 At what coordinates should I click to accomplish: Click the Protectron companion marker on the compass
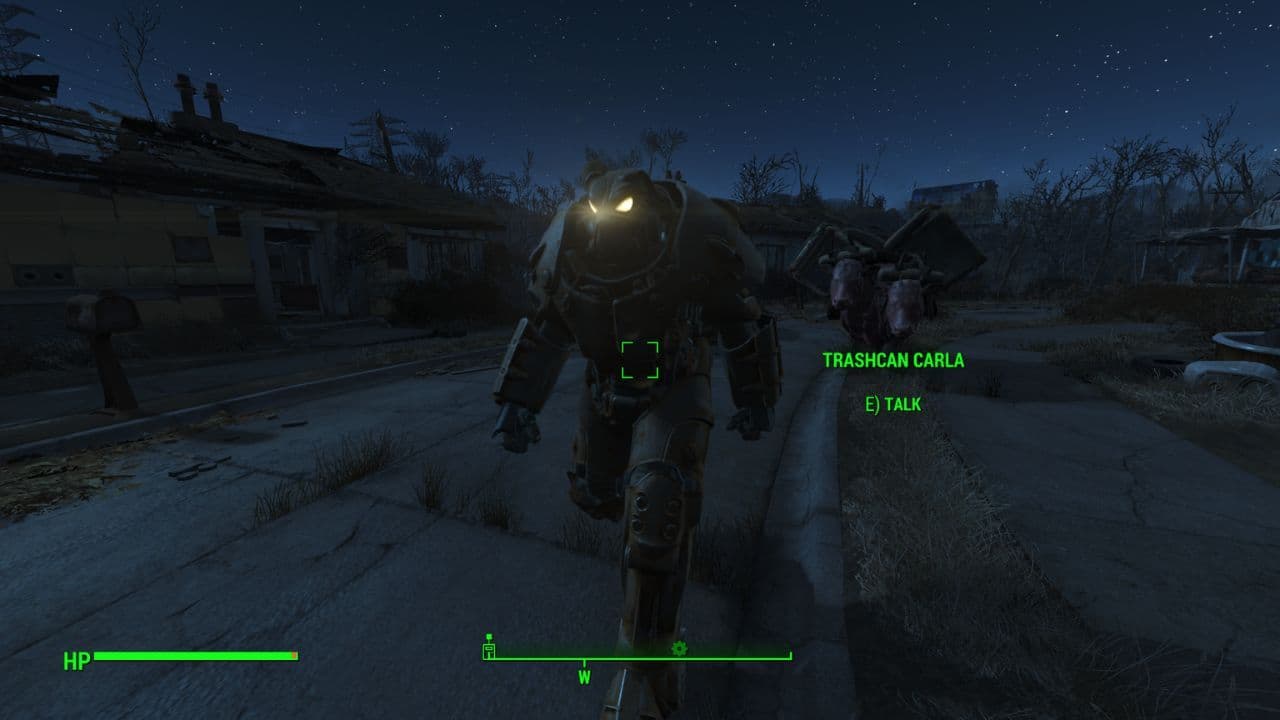pos(488,650)
